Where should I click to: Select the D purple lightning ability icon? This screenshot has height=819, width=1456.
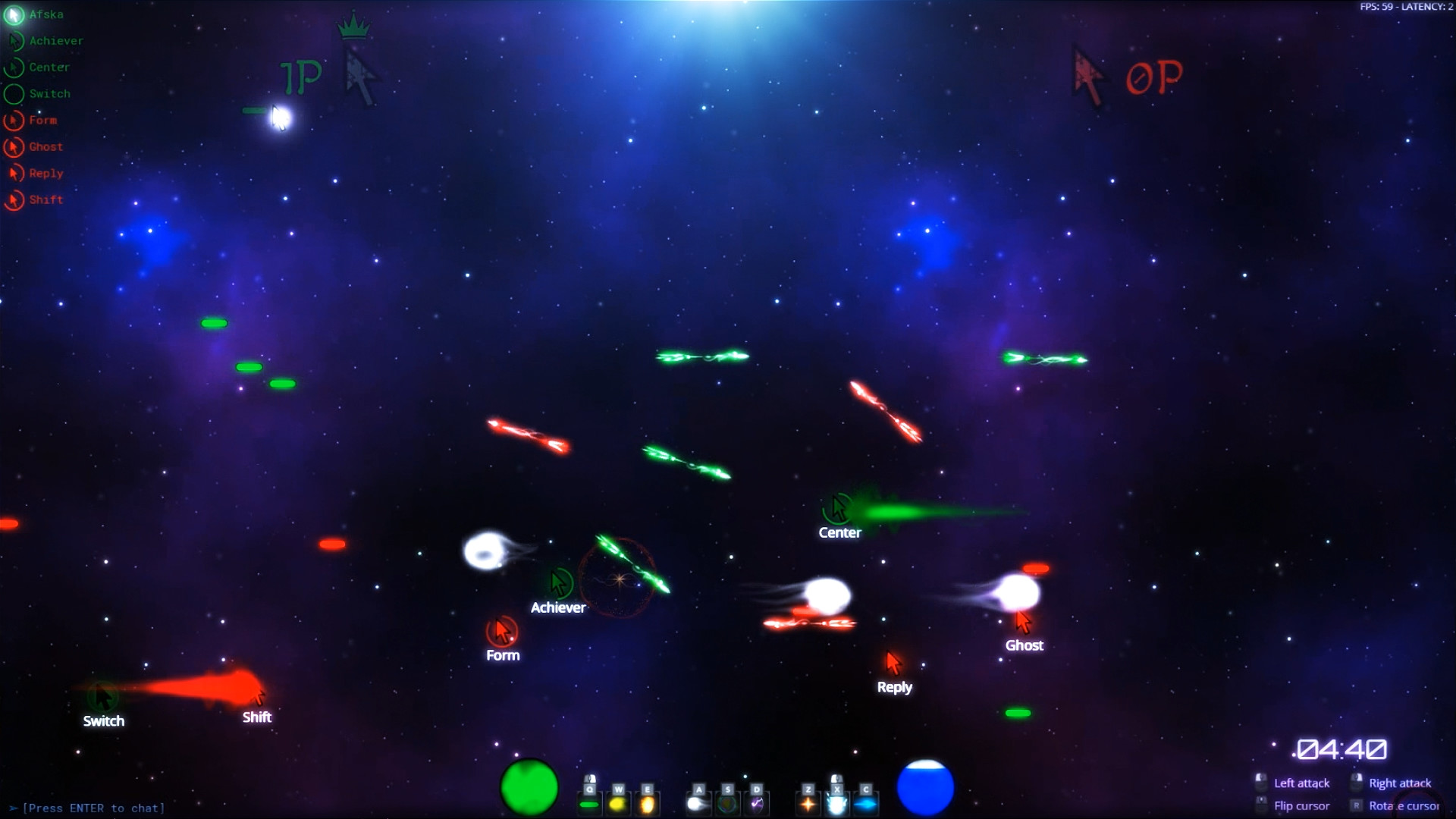tap(757, 804)
